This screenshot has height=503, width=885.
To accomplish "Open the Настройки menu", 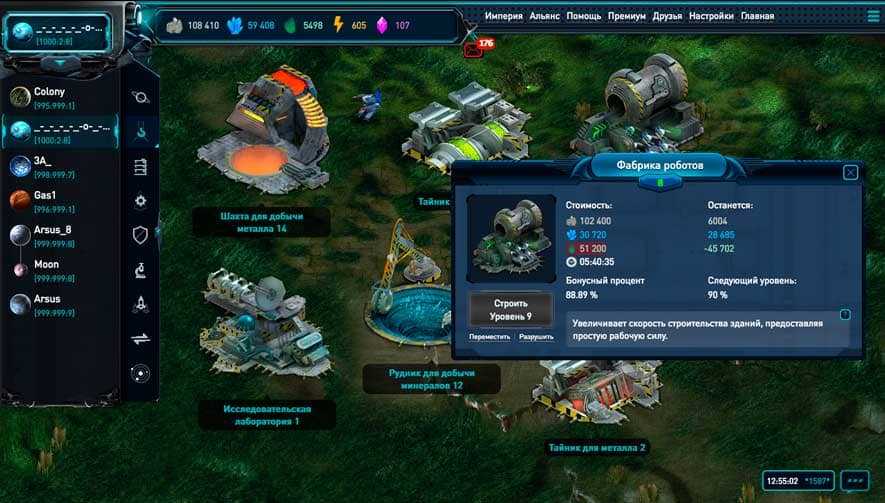I will (711, 16).
